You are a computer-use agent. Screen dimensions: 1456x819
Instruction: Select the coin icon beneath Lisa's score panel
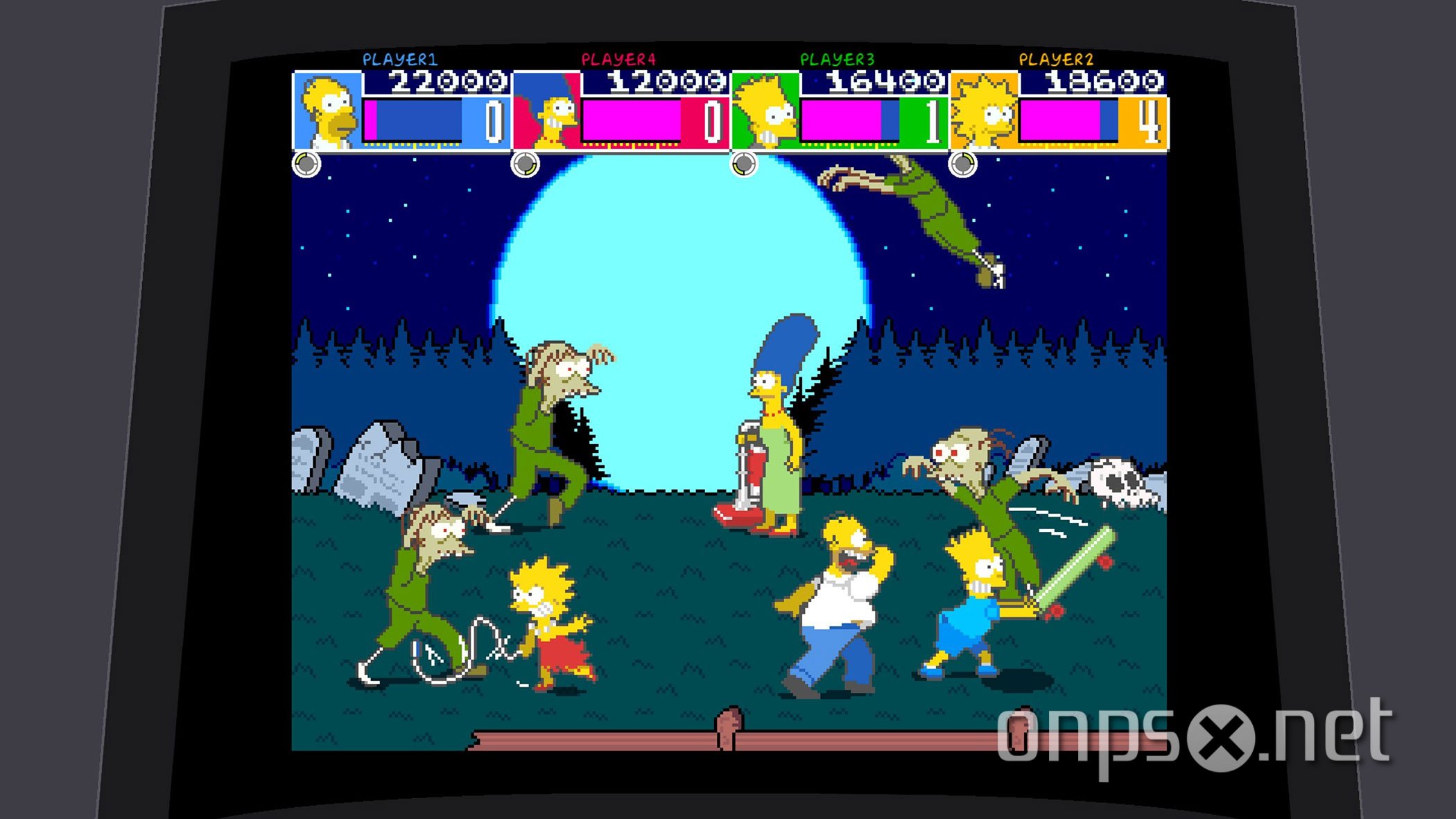[x=963, y=166]
